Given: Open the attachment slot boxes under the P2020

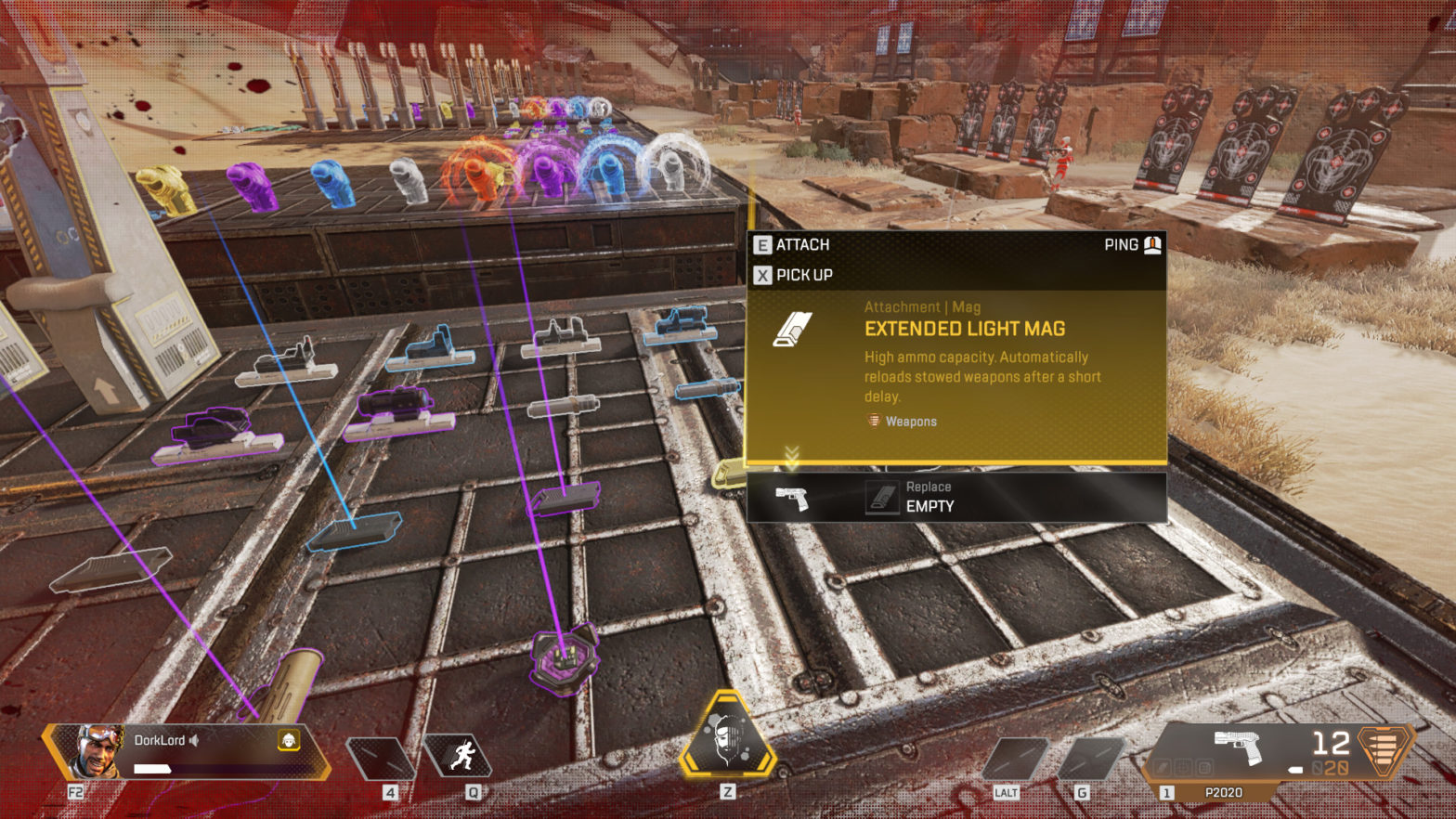Looking at the screenshot, I should click(1181, 767).
